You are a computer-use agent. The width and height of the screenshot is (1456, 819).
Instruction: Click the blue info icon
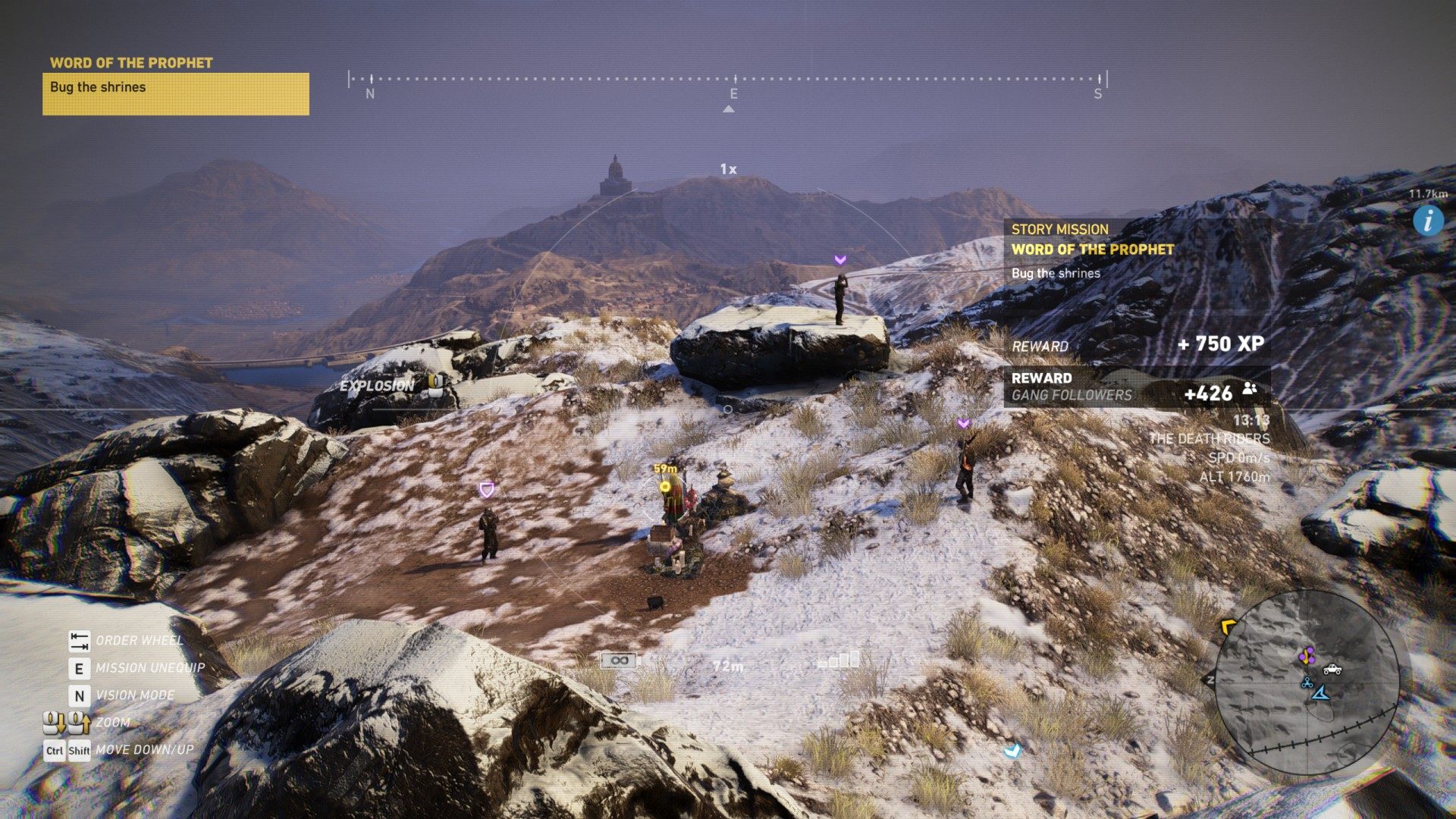click(1428, 221)
